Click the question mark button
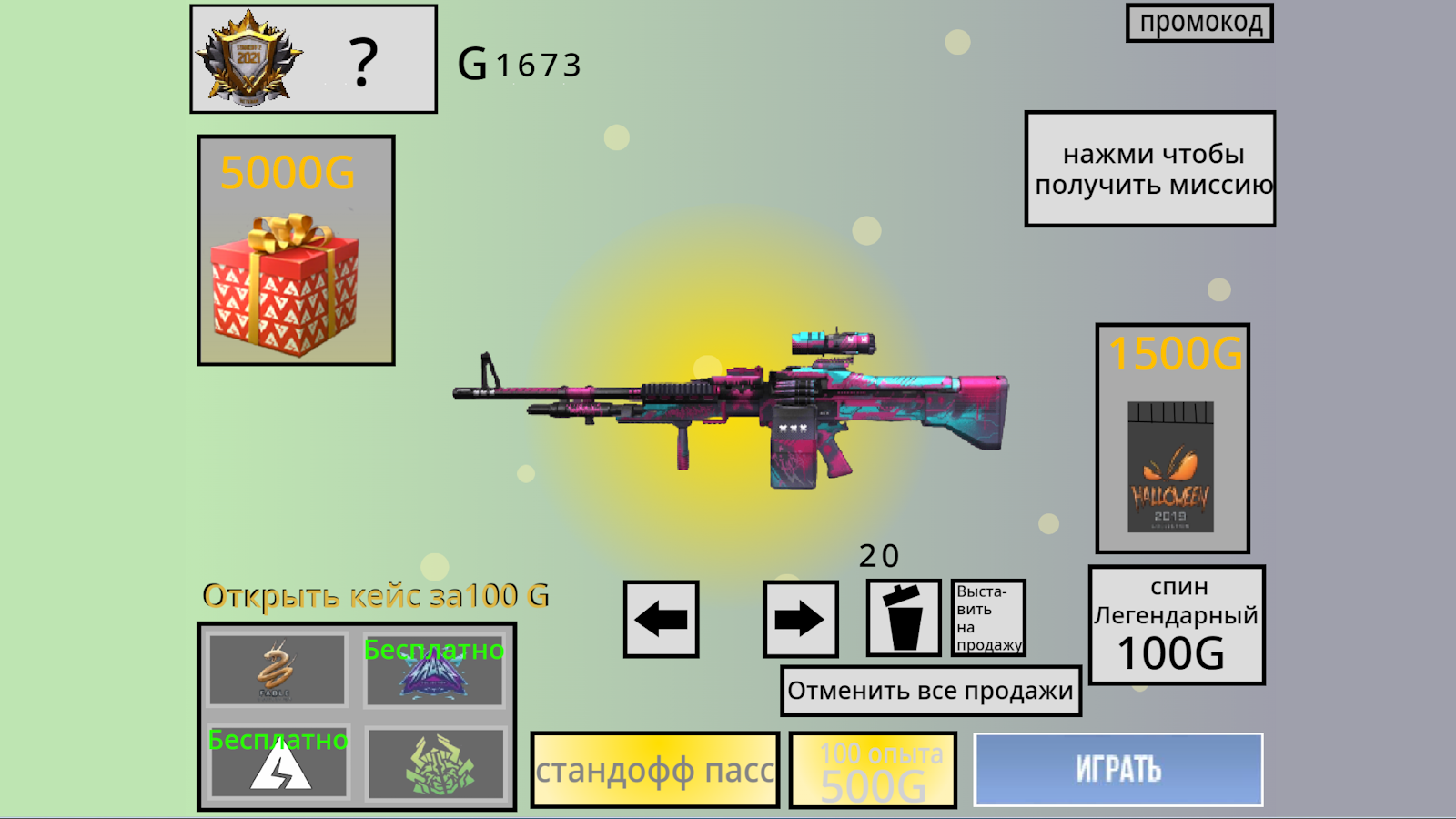The image size is (1456, 819). pos(364,62)
